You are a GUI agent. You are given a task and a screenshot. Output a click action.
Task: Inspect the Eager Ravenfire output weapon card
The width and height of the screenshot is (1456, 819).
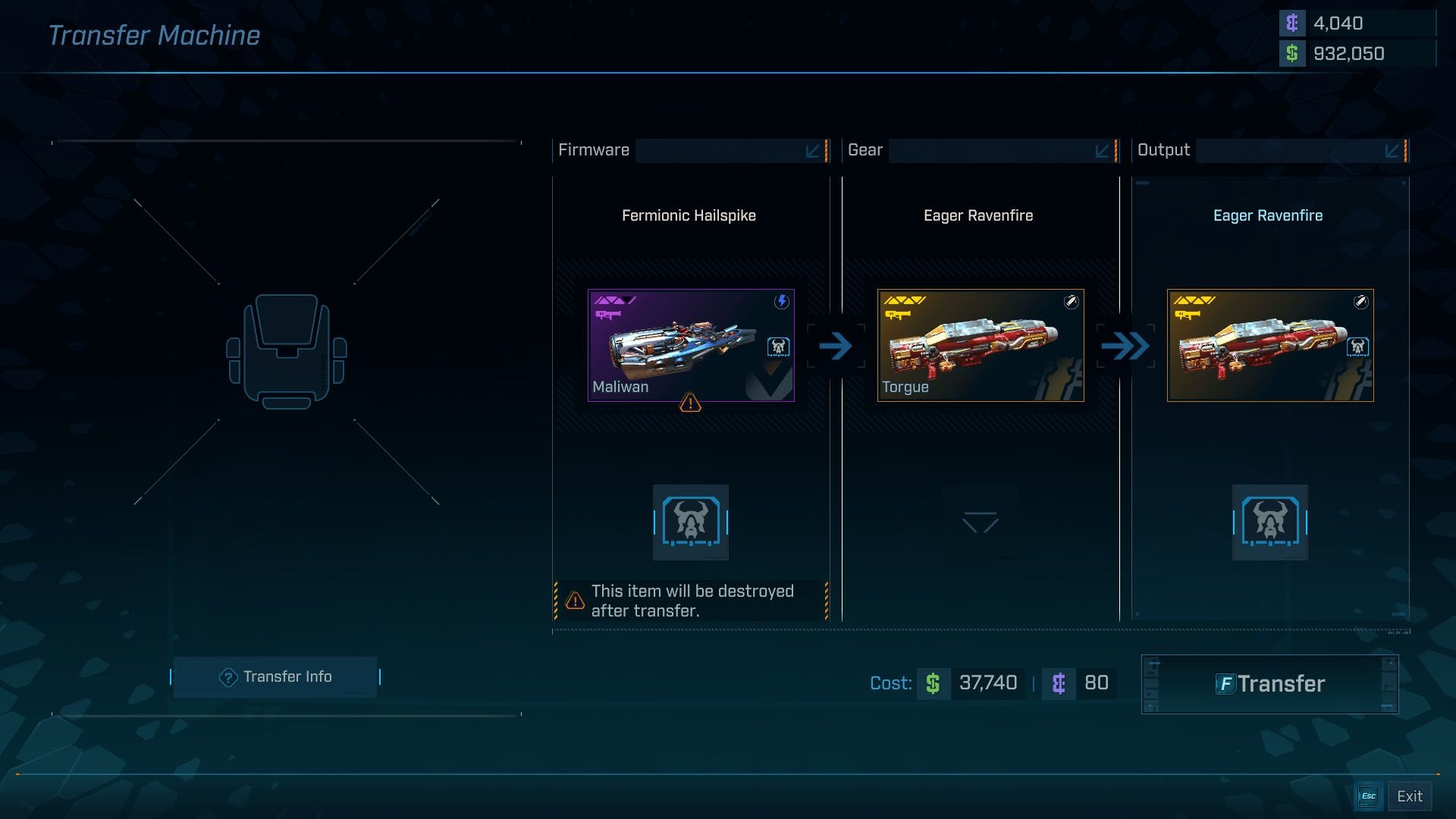coord(1270,346)
